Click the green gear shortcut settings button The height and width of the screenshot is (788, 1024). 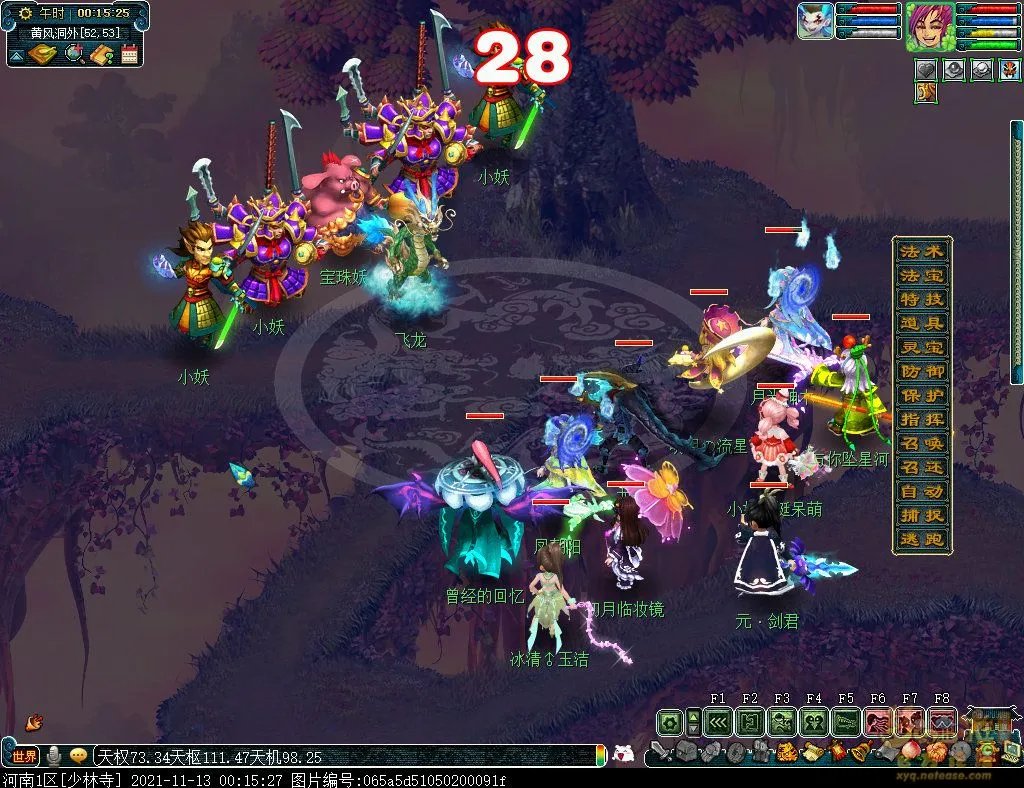click(669, 722)
